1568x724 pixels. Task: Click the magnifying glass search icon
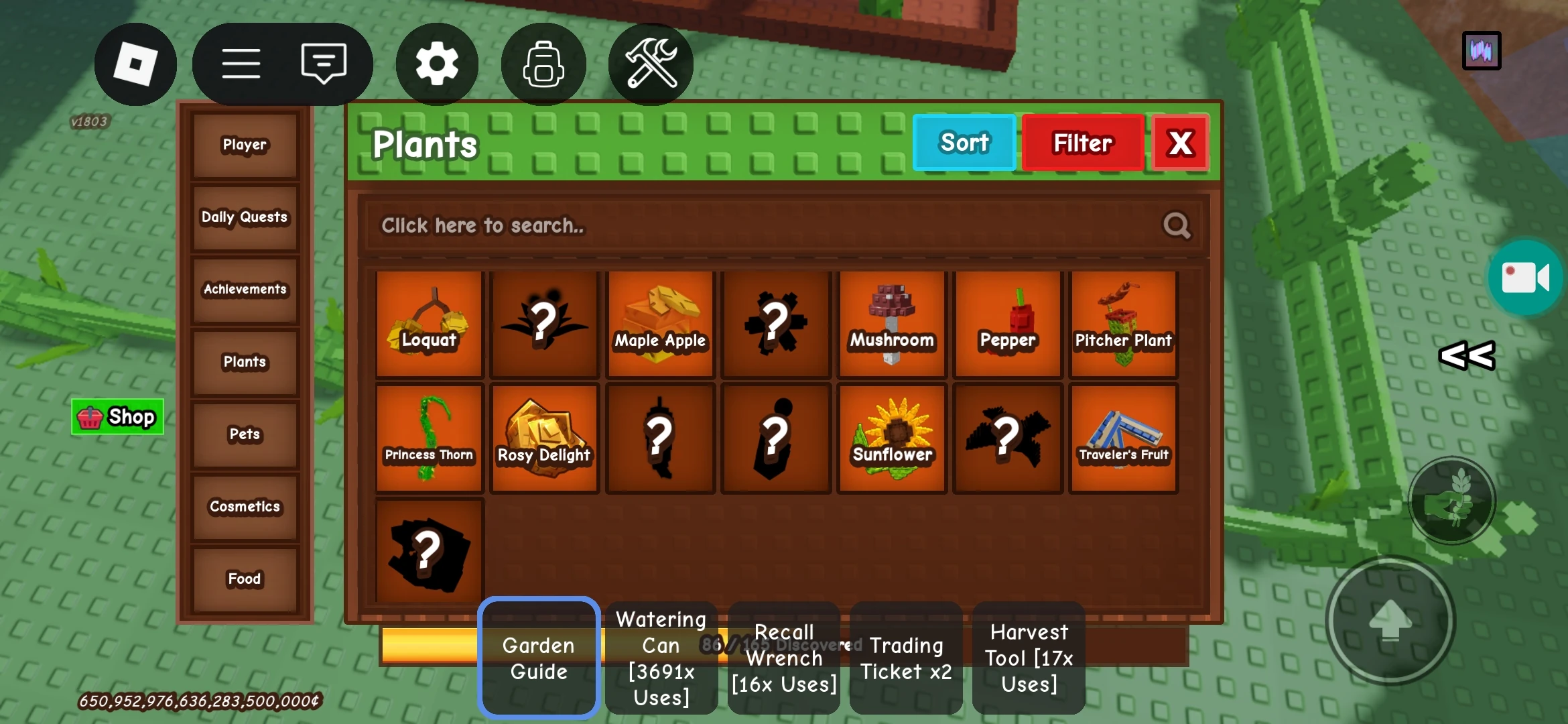pos(1177,226)
